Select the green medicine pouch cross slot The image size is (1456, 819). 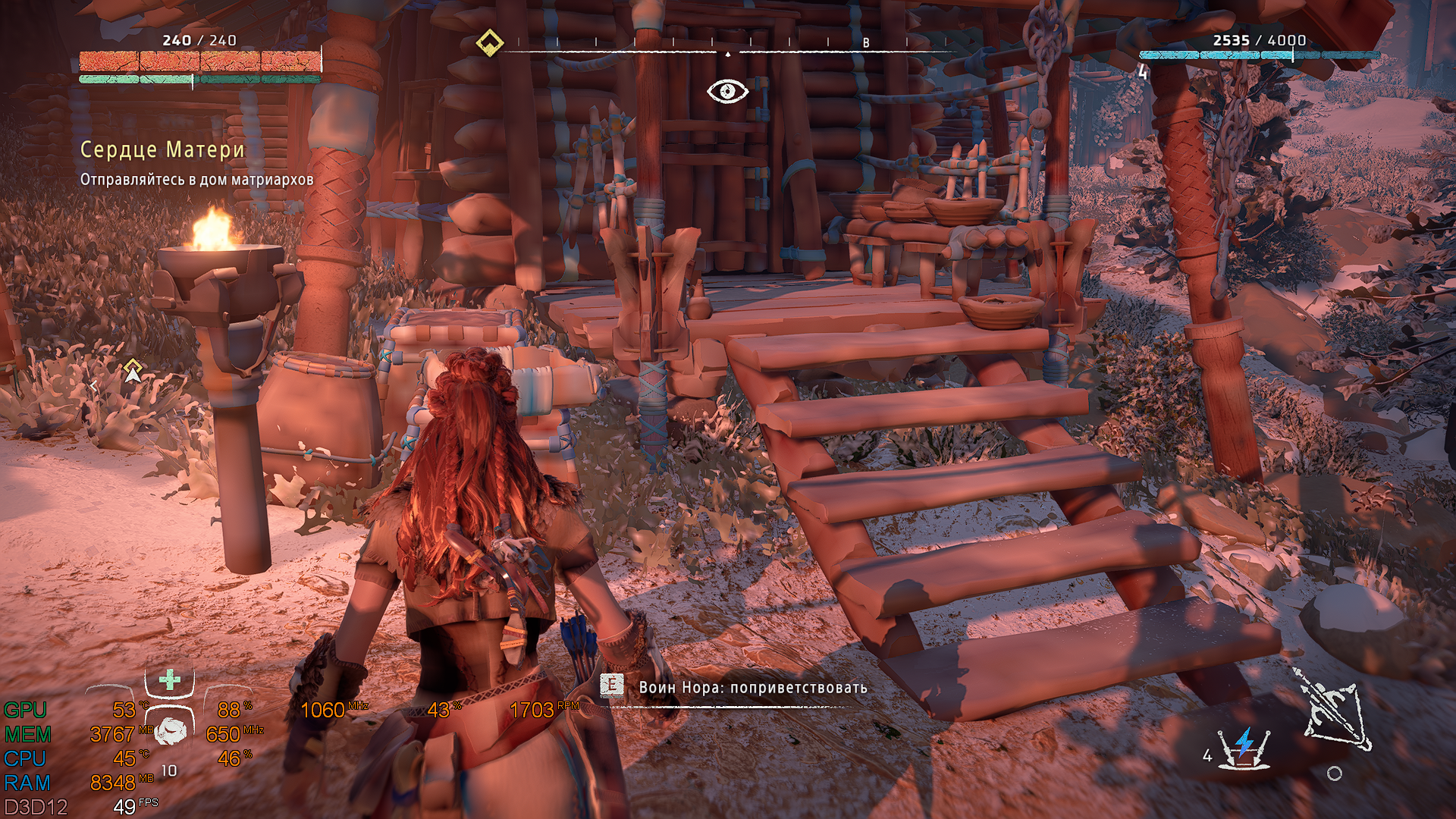pos(170,679)
